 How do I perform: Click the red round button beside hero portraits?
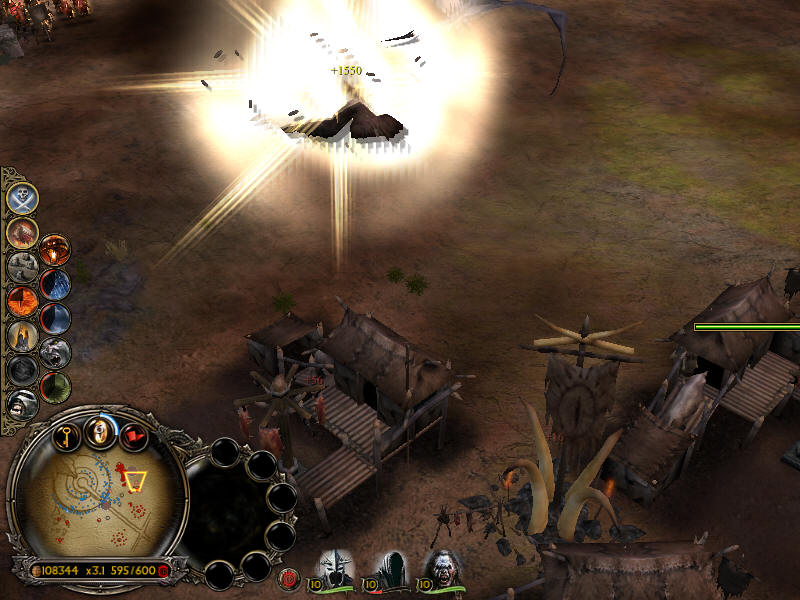click(x=291, y=576)
